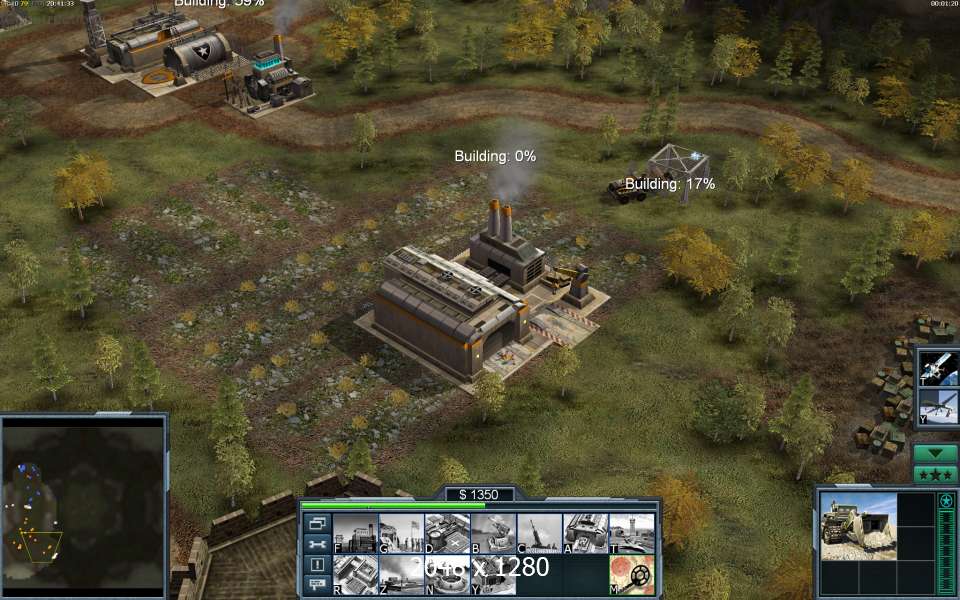Open the three-star generals rank button

click(936, 474)
